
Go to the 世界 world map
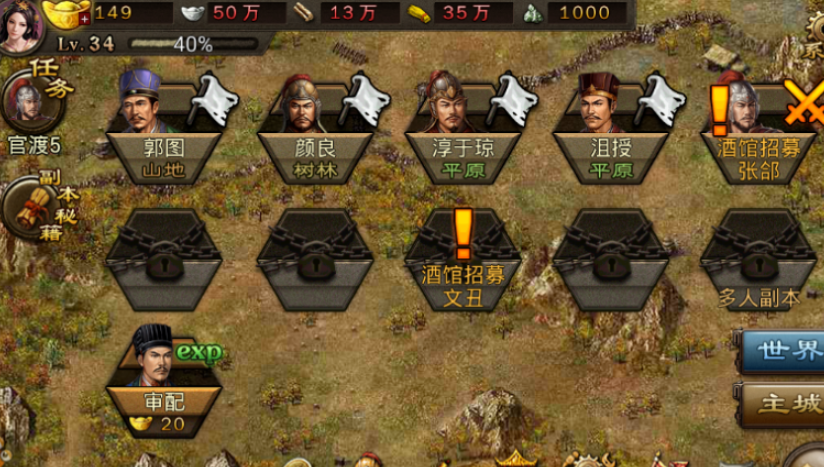point(785,351)
